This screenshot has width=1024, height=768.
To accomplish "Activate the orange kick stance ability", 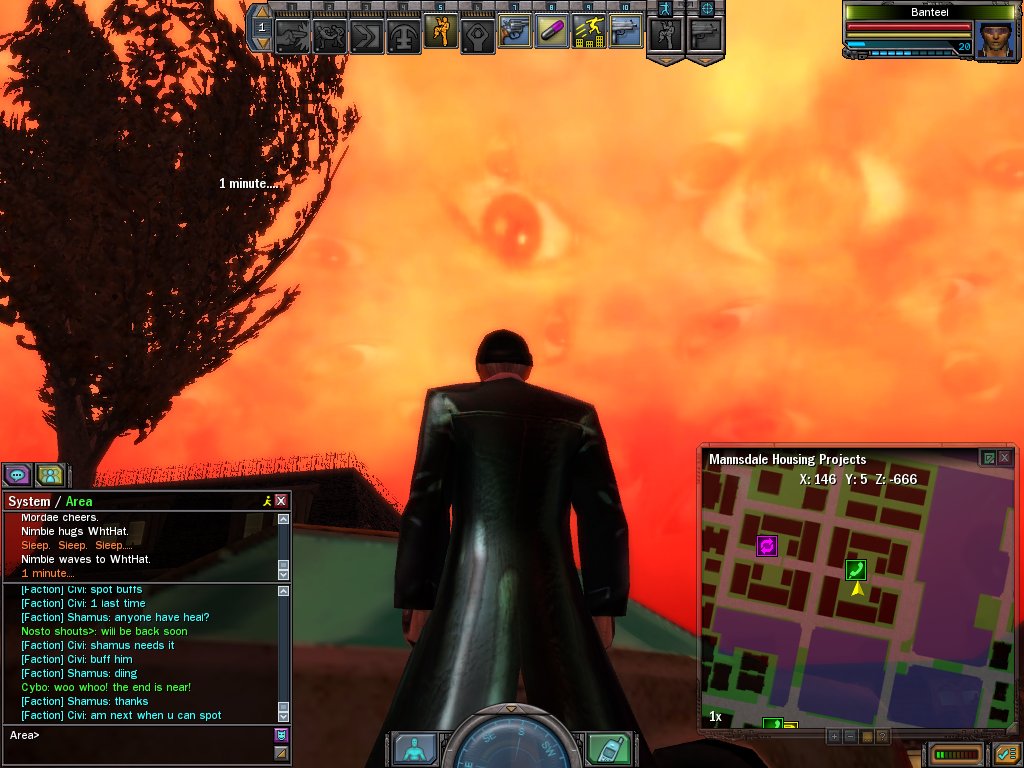I will pyautogui.click(x=440, y=32).
